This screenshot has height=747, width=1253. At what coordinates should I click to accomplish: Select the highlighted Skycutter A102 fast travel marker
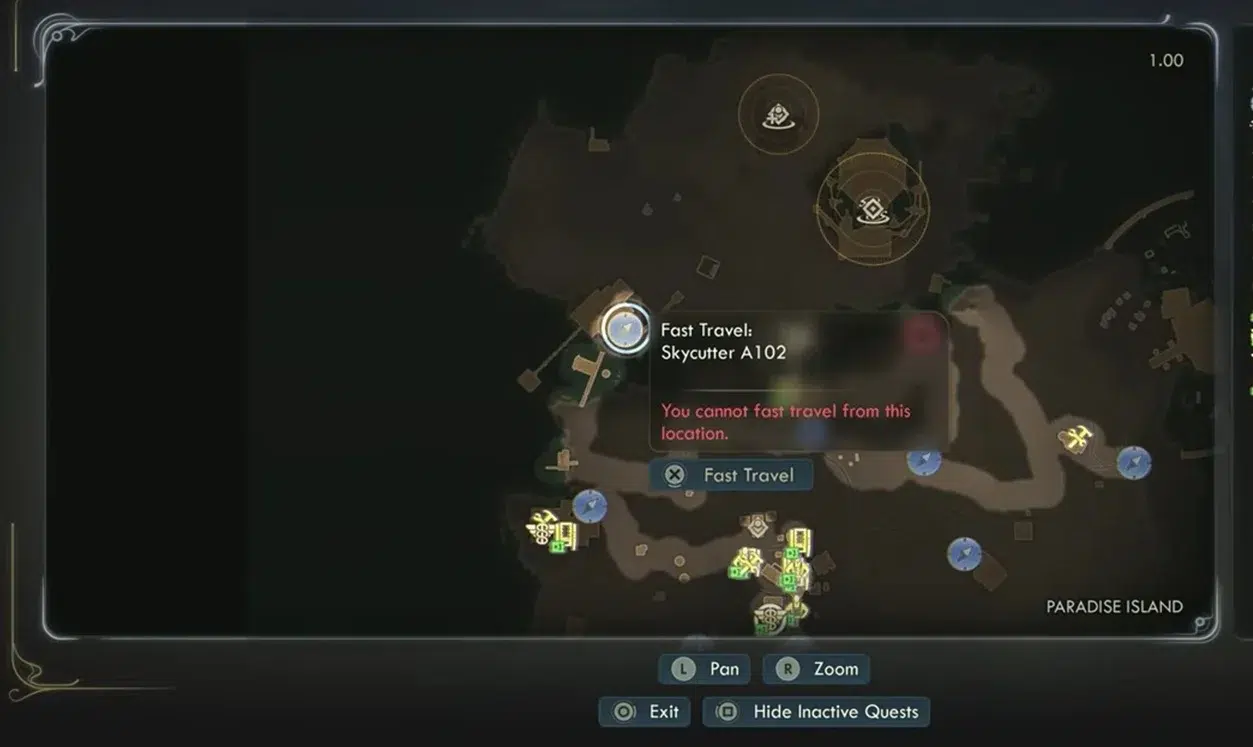pyautogui.click(x=626, y=328)
